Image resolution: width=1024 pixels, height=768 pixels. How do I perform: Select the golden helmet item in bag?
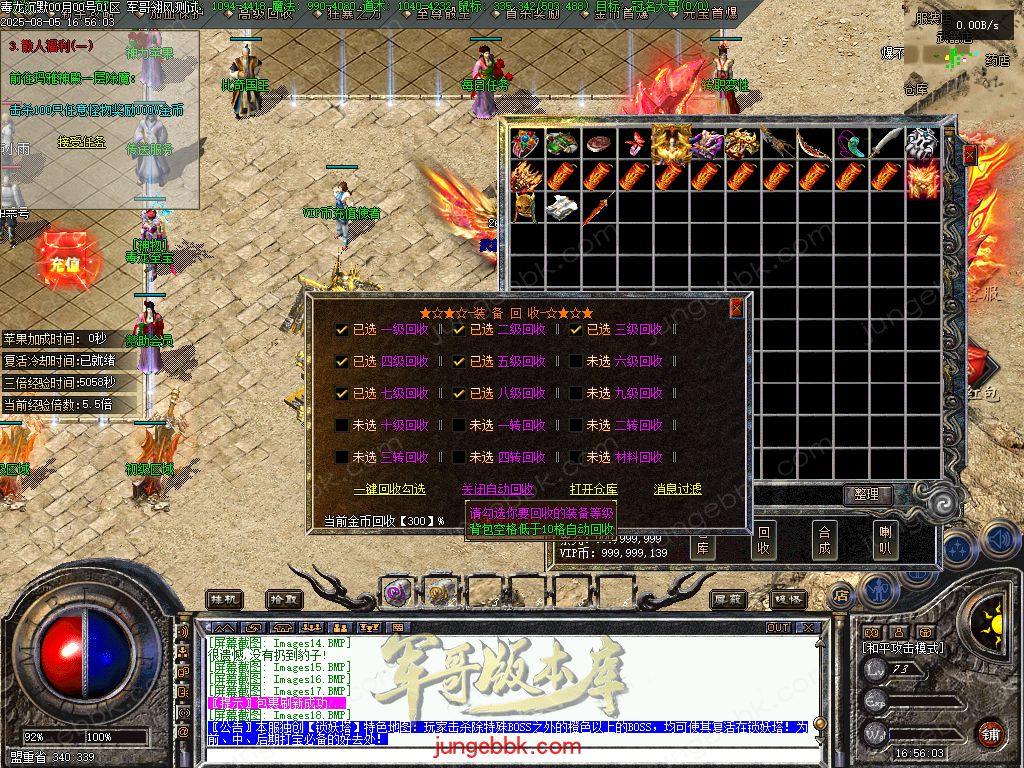(526, 209)
